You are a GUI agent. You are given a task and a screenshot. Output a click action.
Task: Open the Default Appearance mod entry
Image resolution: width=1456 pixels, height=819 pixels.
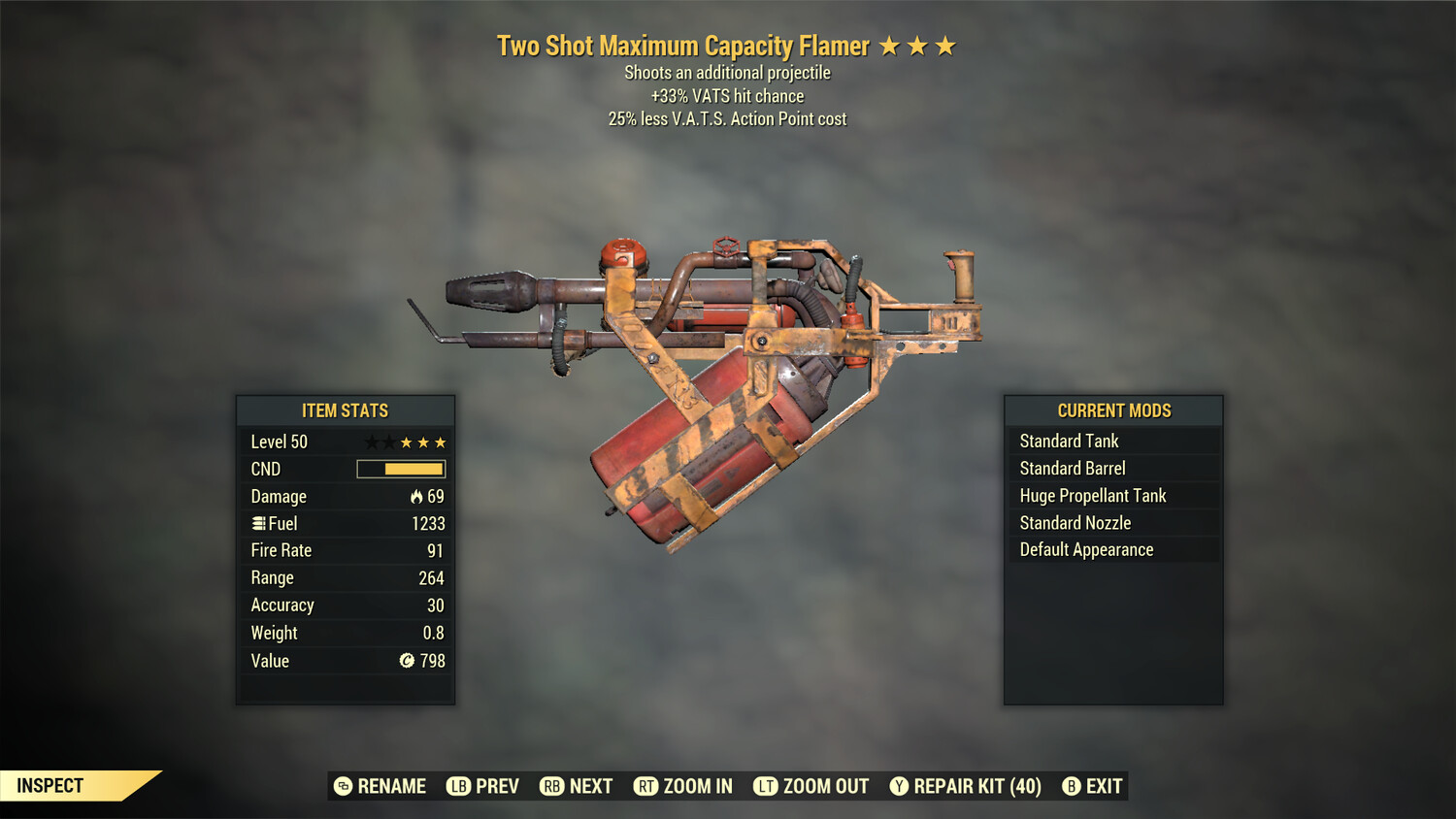1086,549
